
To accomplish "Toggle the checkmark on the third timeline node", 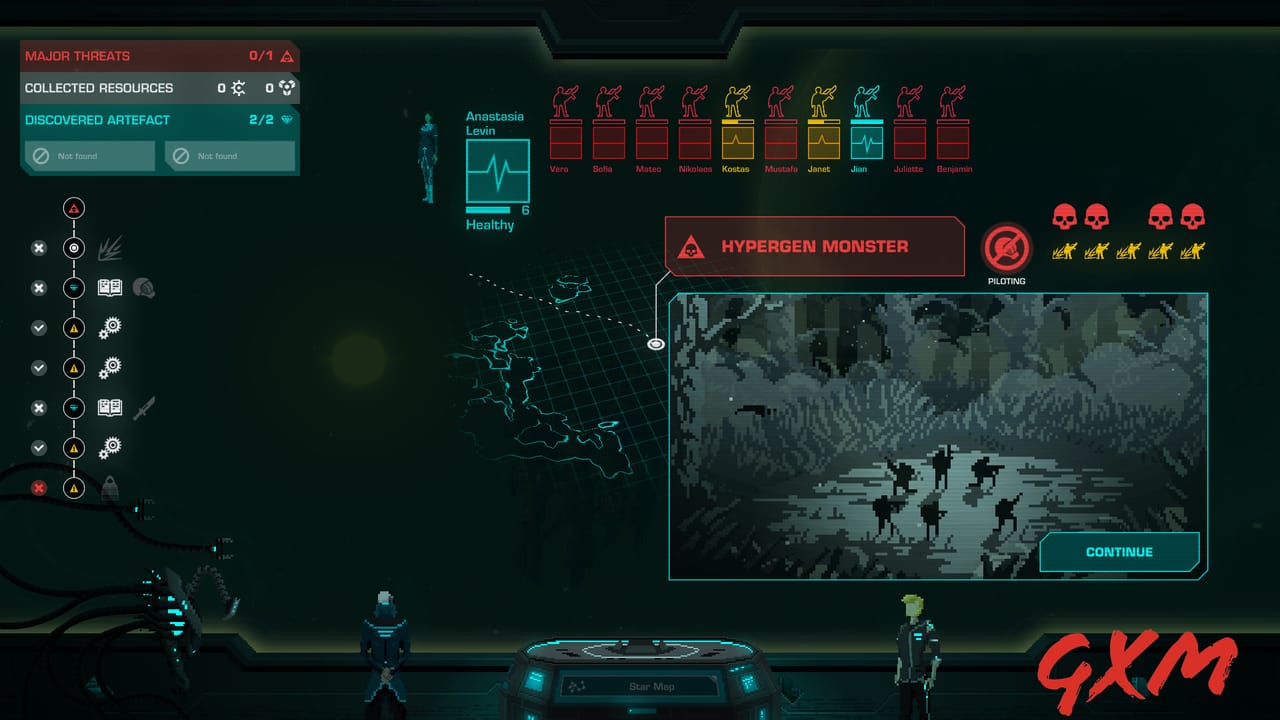I will 38,328.
